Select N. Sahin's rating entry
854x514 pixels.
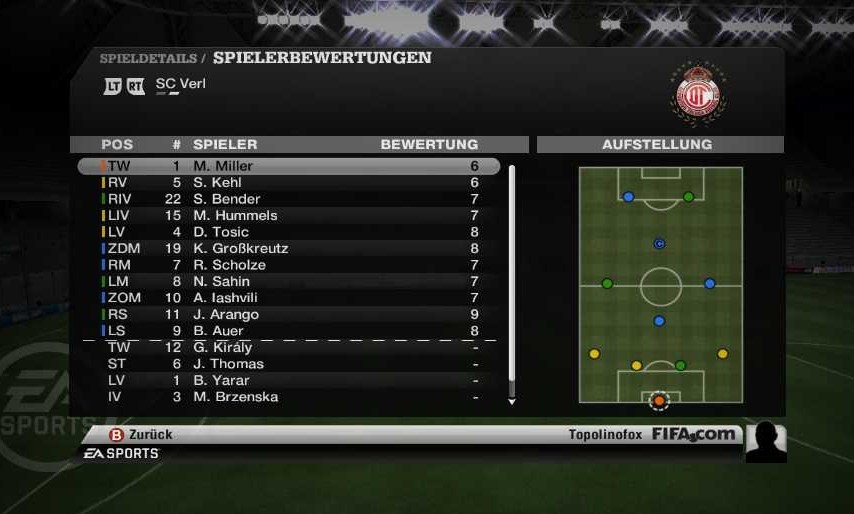[288, 281]
